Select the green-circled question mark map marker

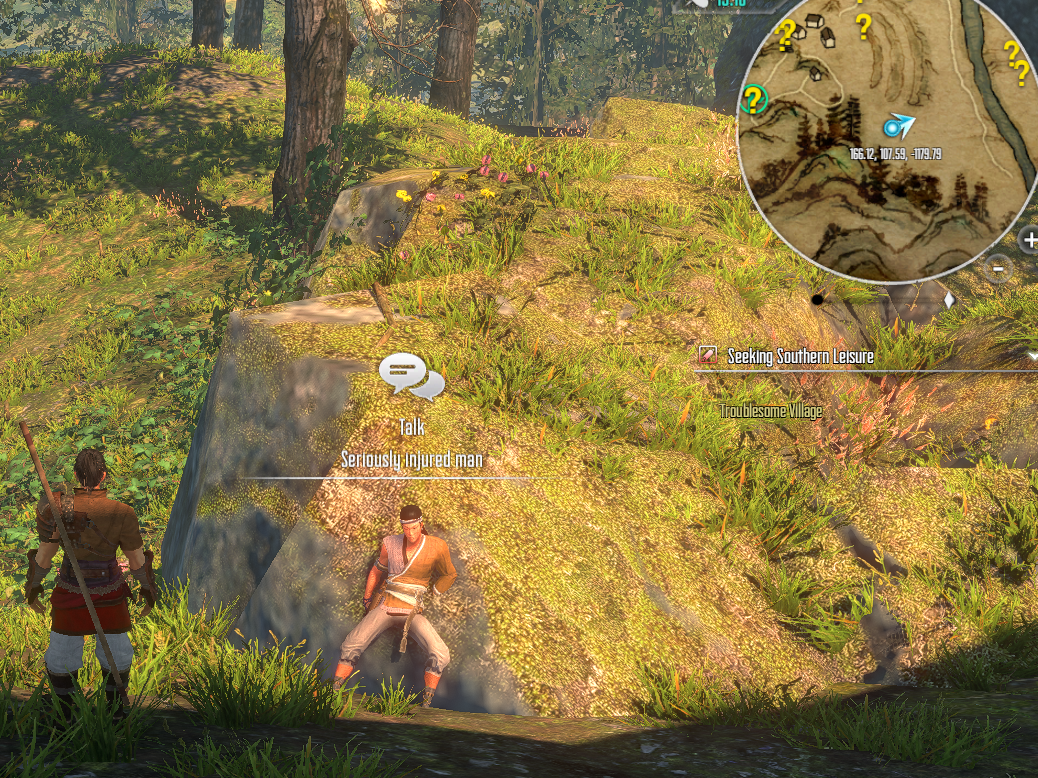pos(754,99)
